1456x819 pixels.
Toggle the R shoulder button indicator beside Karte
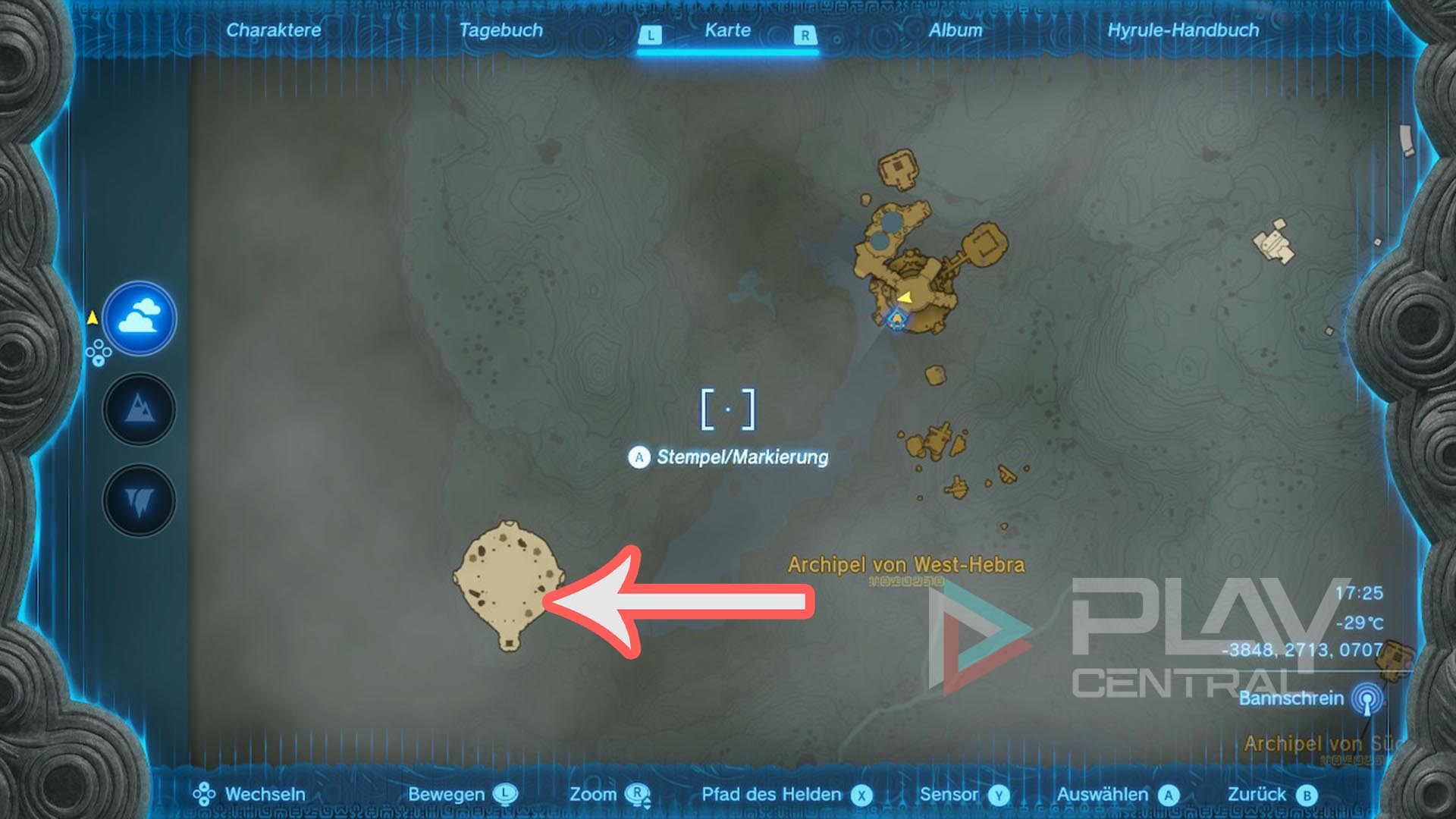[x=805, y=33]
